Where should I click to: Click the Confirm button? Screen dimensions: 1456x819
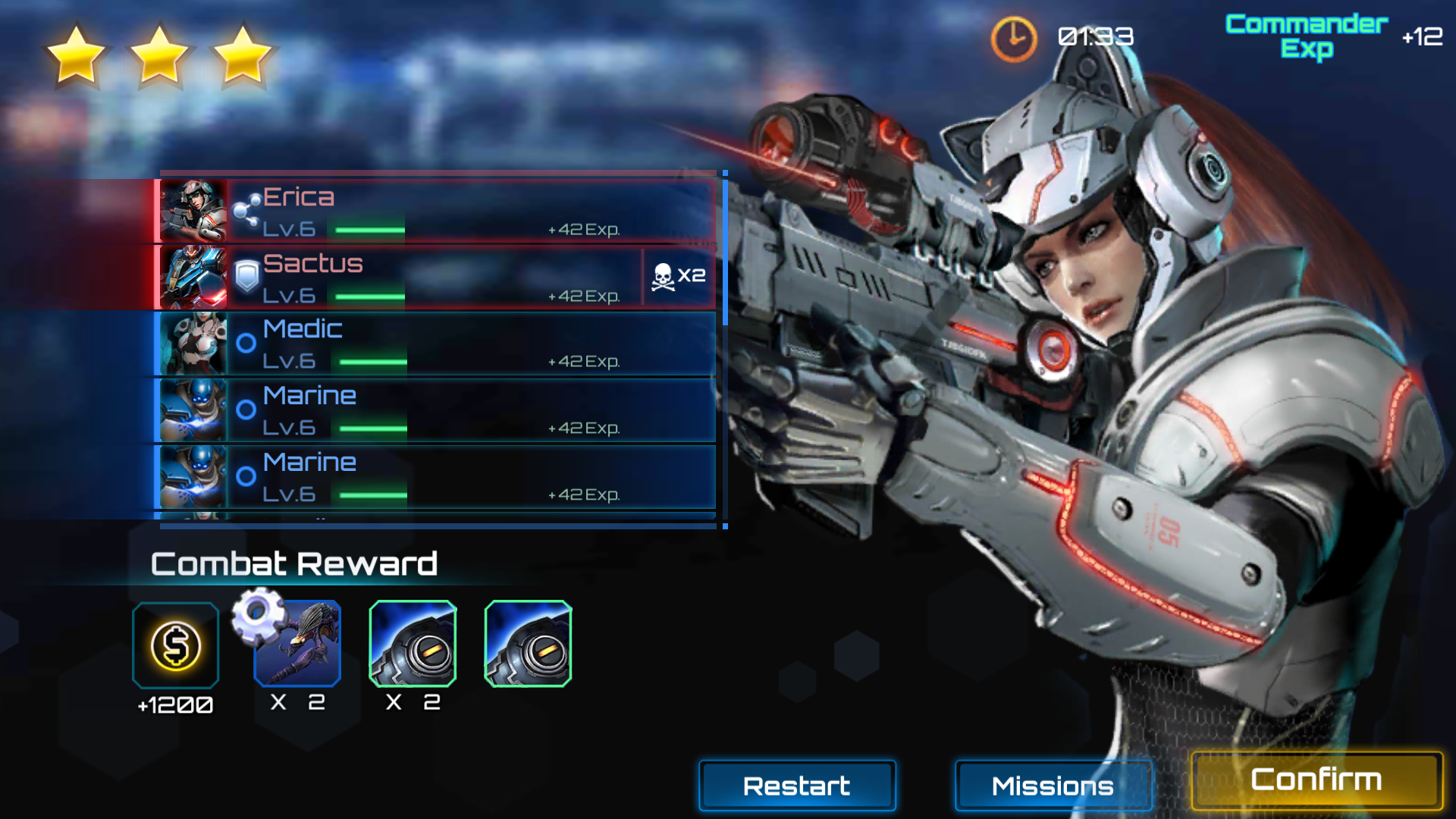pyautogui.click(x=1316, y=780)
